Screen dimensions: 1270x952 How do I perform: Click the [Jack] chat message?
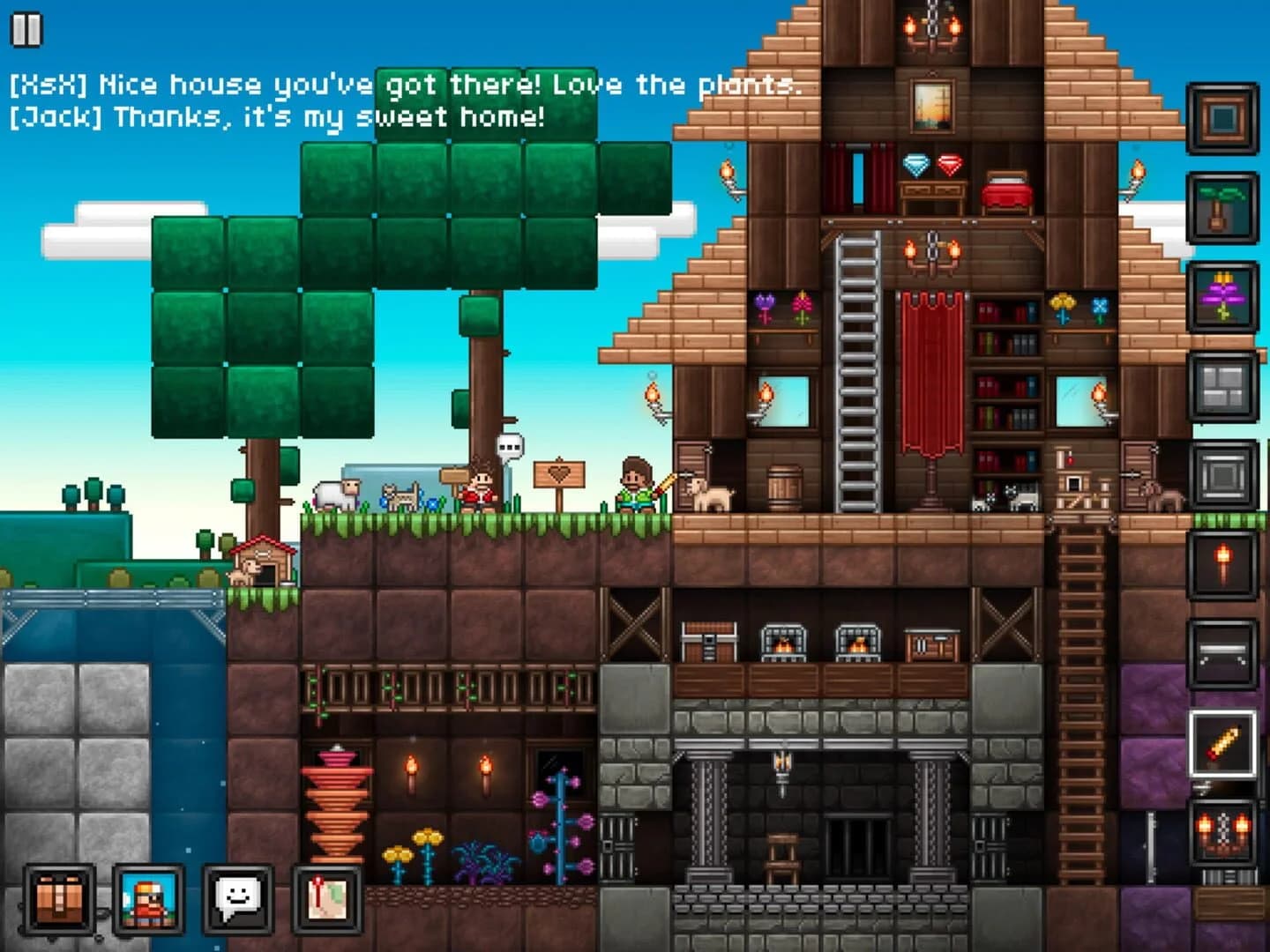pyautogui.click(x=278, y=115)
